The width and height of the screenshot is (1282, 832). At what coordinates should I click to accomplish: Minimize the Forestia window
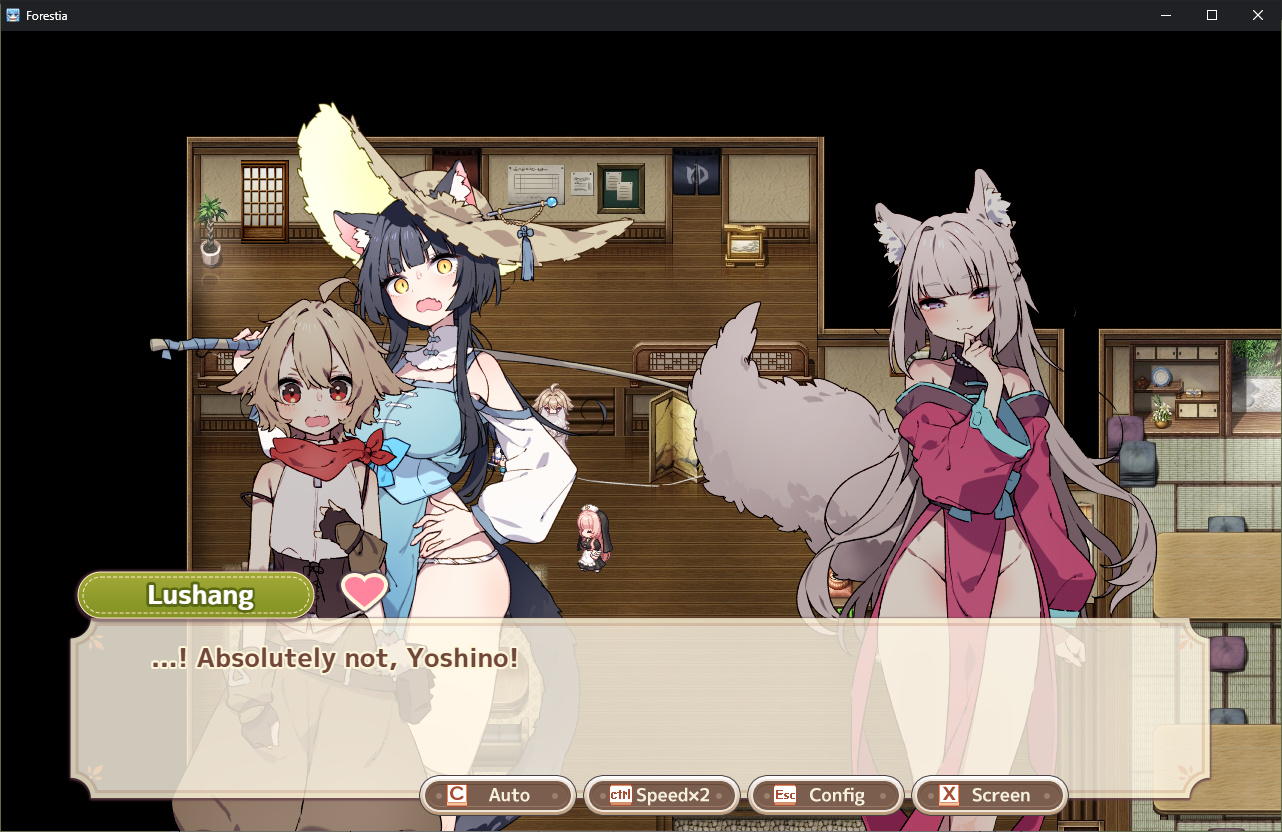1166,15
